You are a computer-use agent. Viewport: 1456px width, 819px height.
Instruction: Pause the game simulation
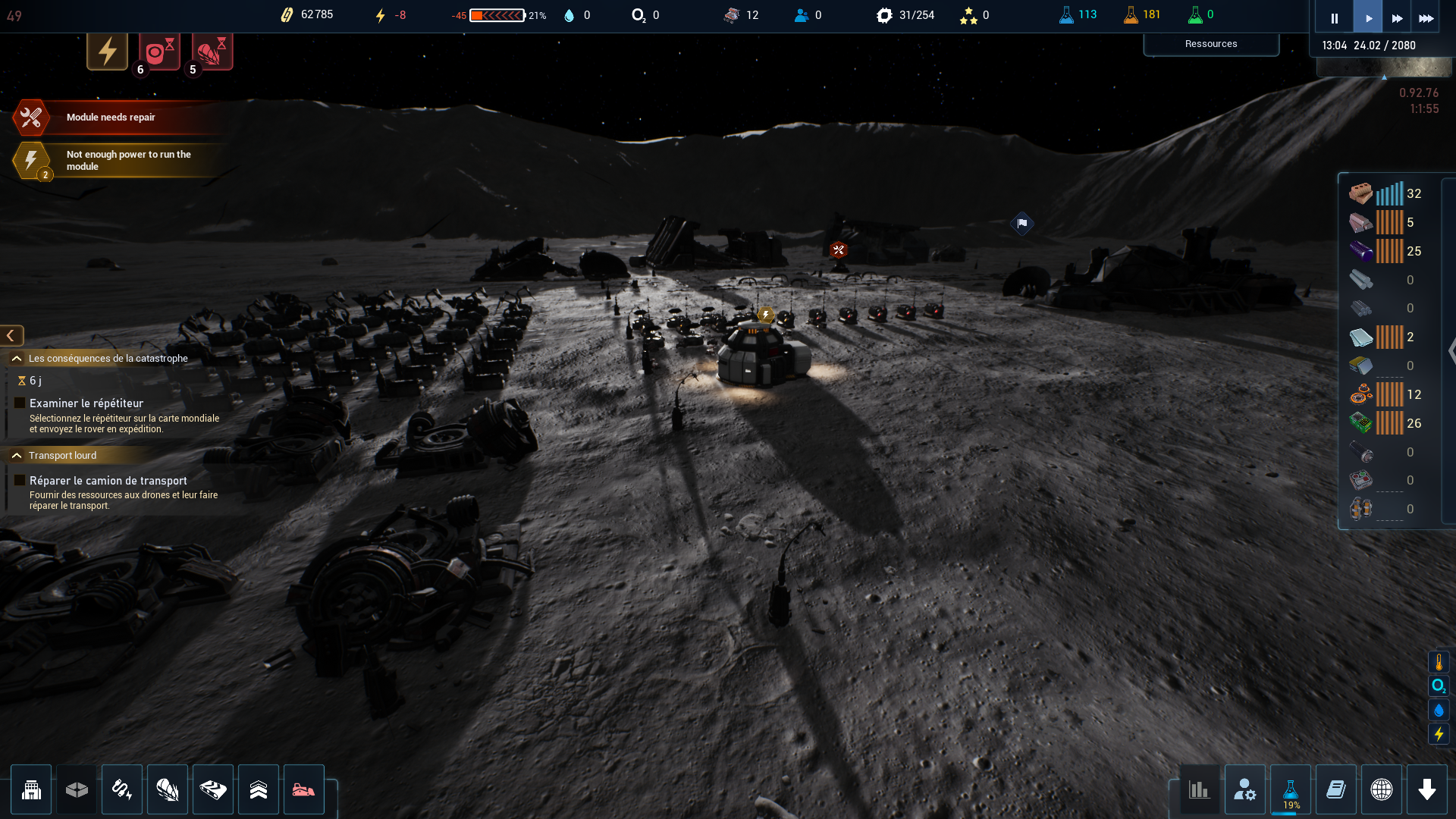1334,18
